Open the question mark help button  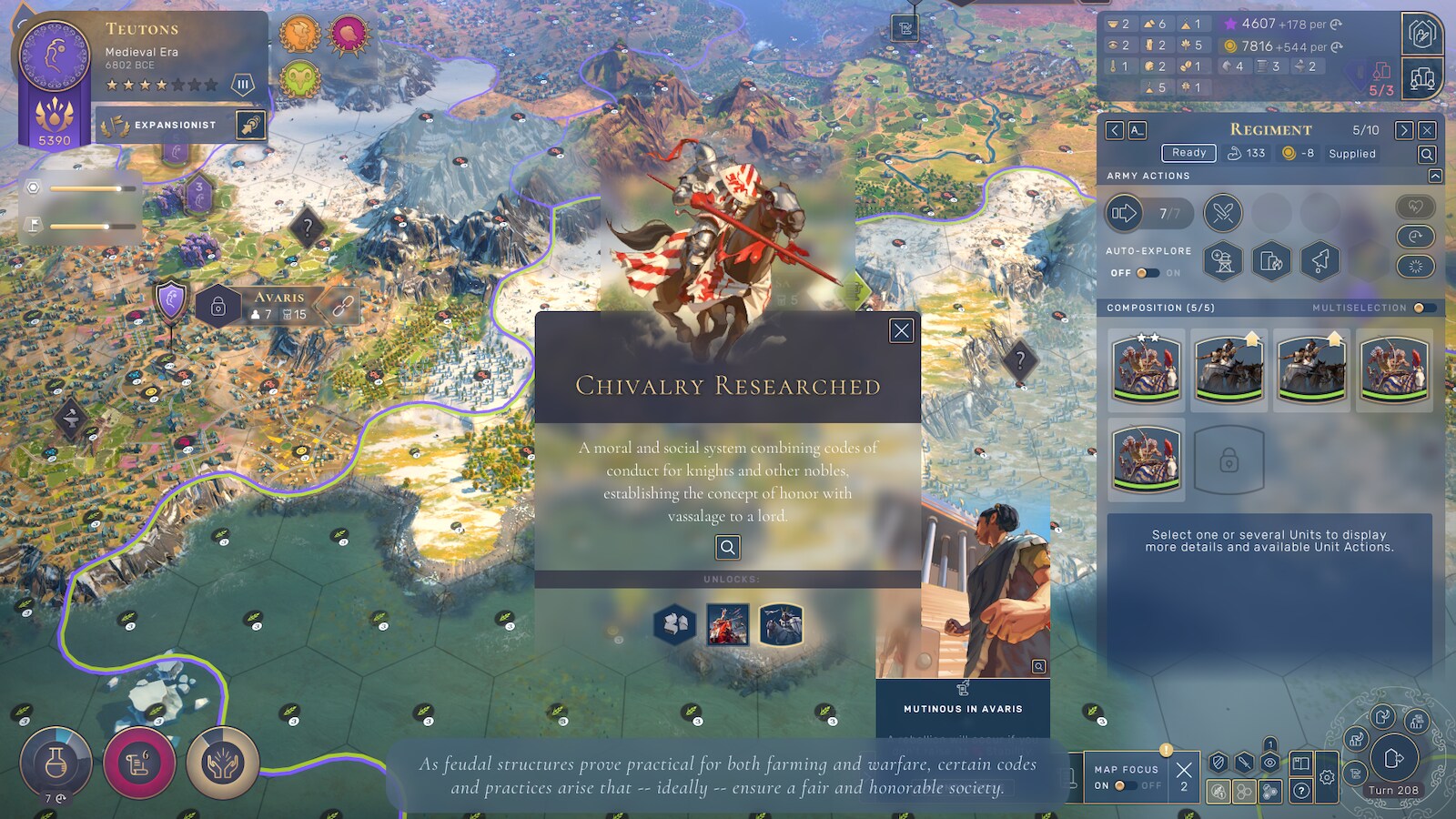(1301, 790)
